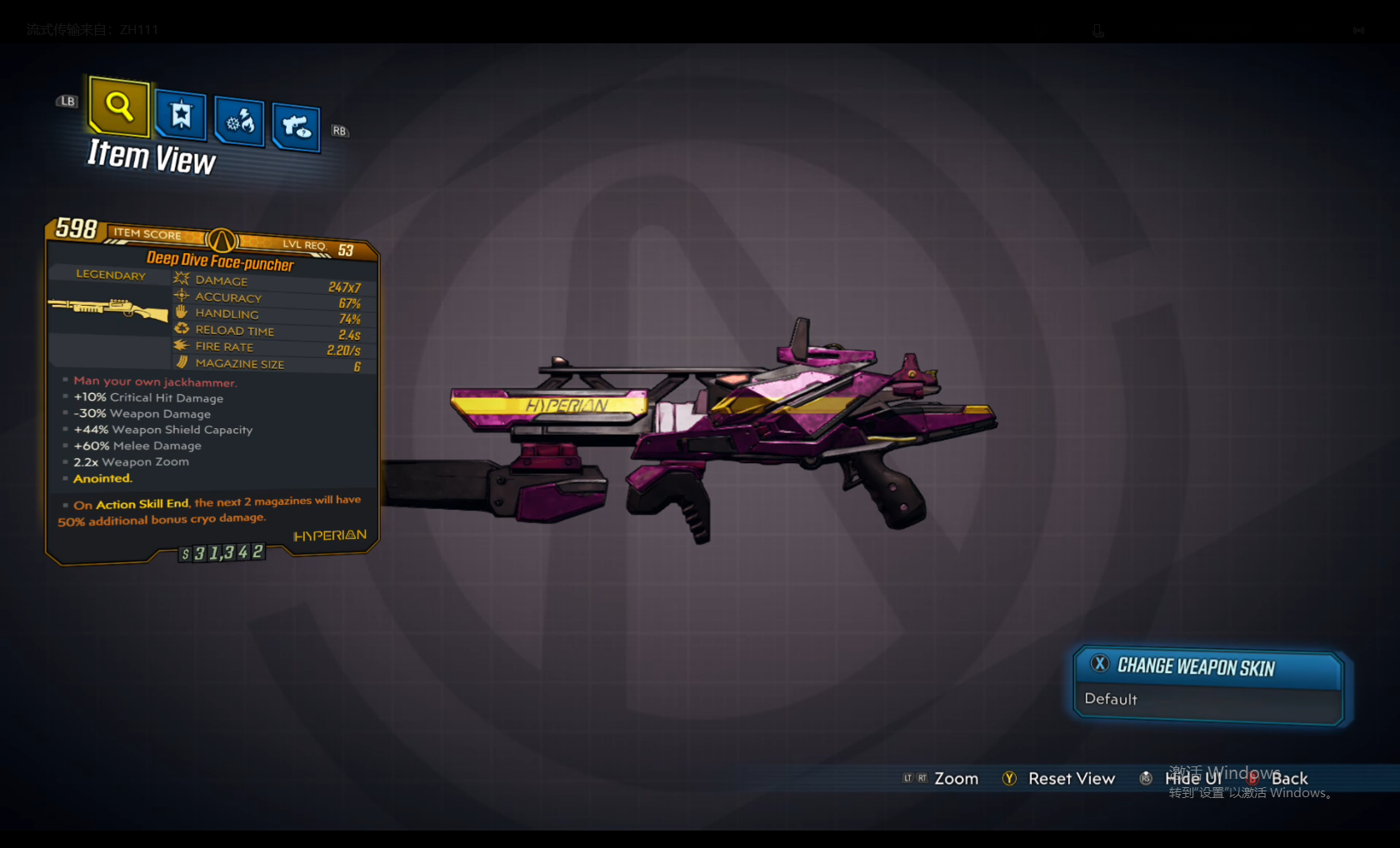Click the LB bumper prompt

tap(66, 101)
